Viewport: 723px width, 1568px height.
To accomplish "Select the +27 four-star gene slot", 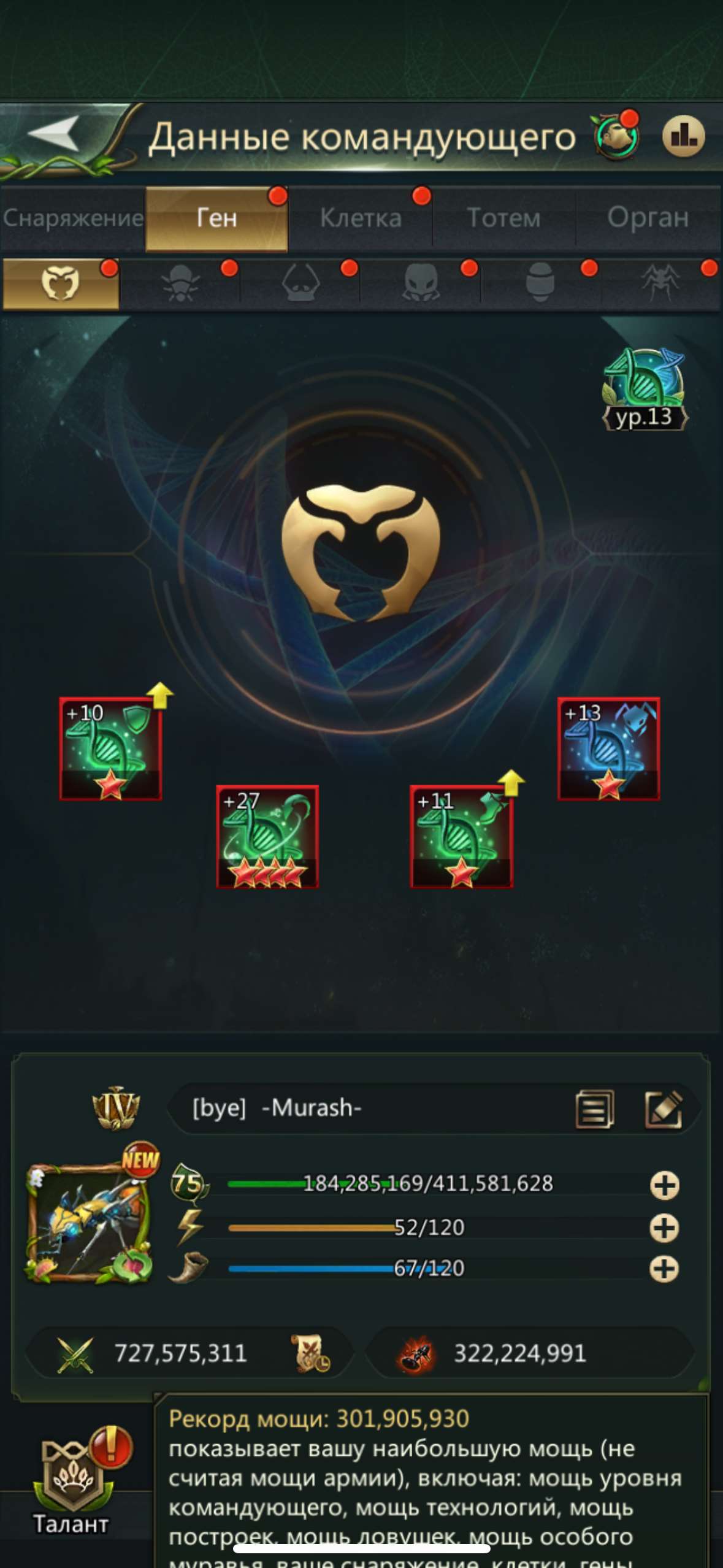I will tap(267, 837).
